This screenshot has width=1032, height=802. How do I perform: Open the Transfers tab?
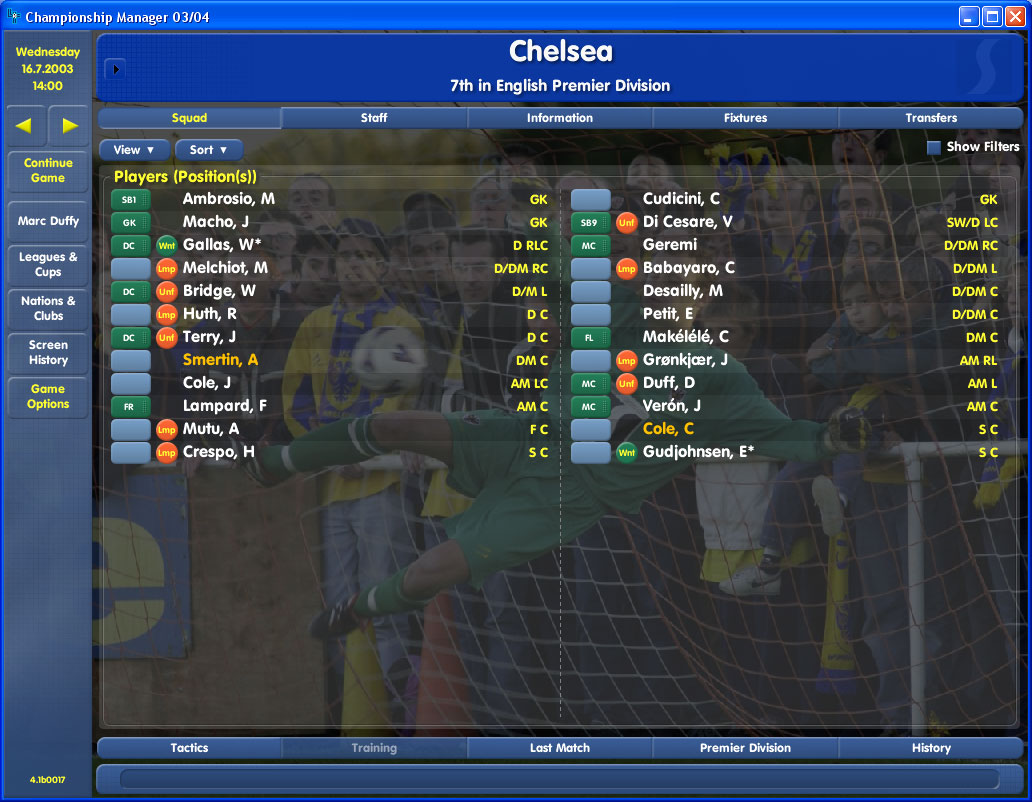pyautogui.click(x=931, y=118)
